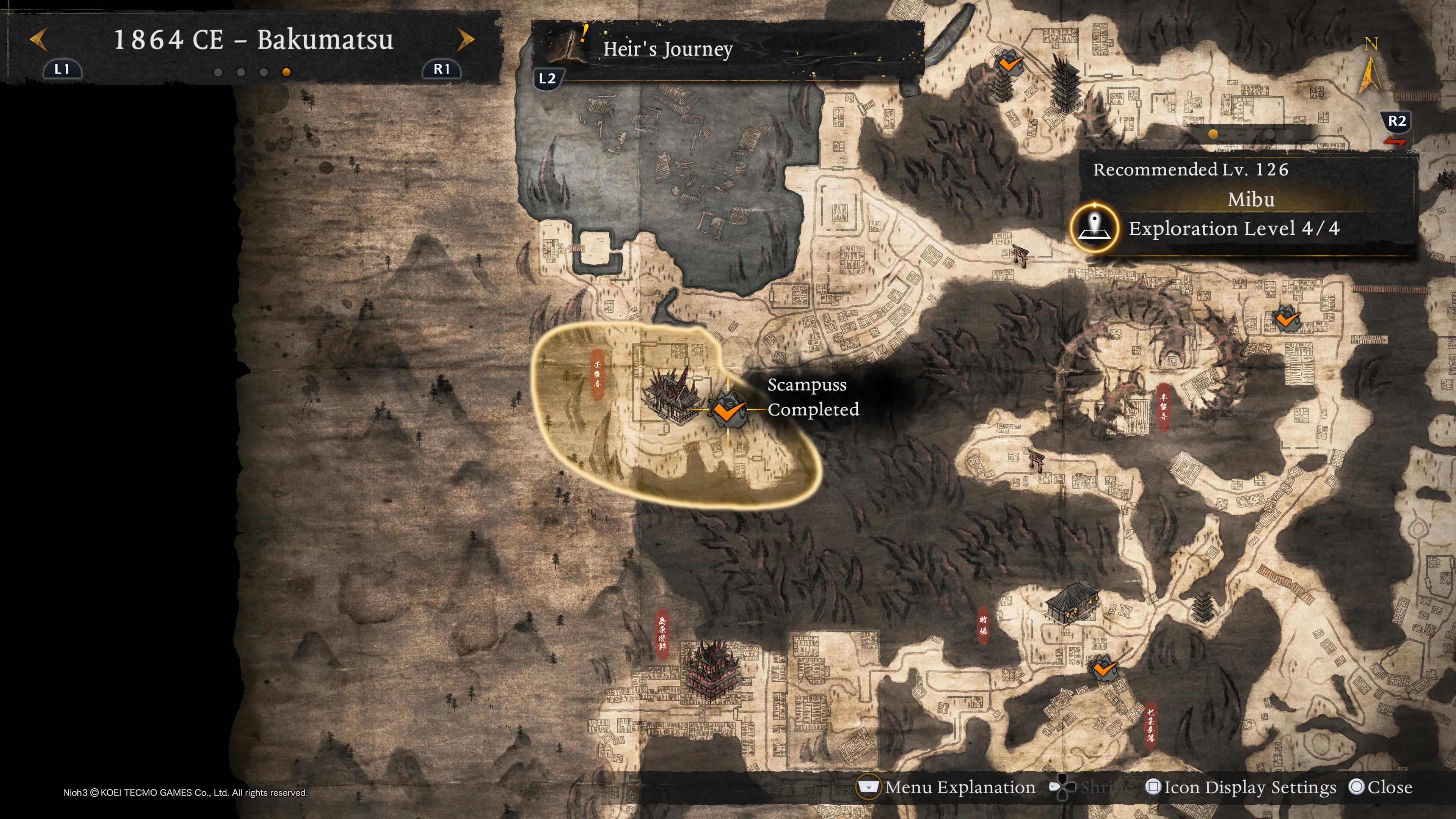Select the highlighted Scampuss Completed map marker
The height and width of the screenshot is (819, 1456).
(727, 409)
